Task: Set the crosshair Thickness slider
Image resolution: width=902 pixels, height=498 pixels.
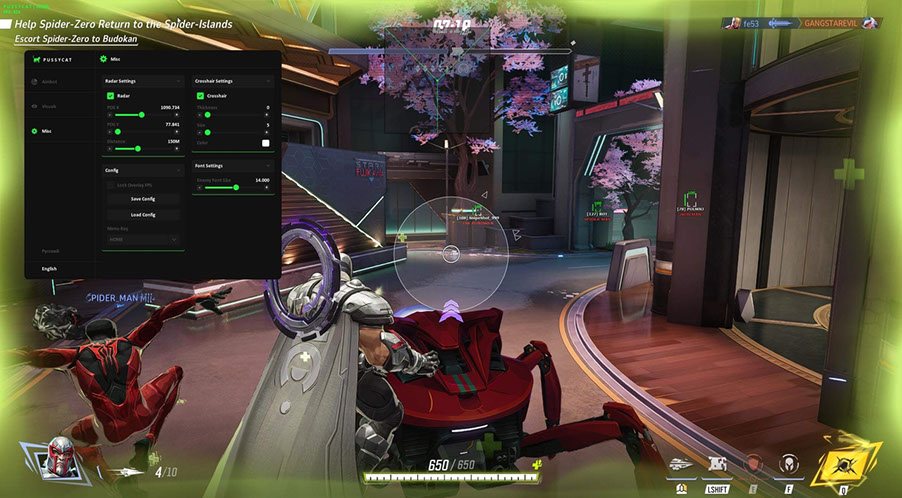Action: (208, 115)
